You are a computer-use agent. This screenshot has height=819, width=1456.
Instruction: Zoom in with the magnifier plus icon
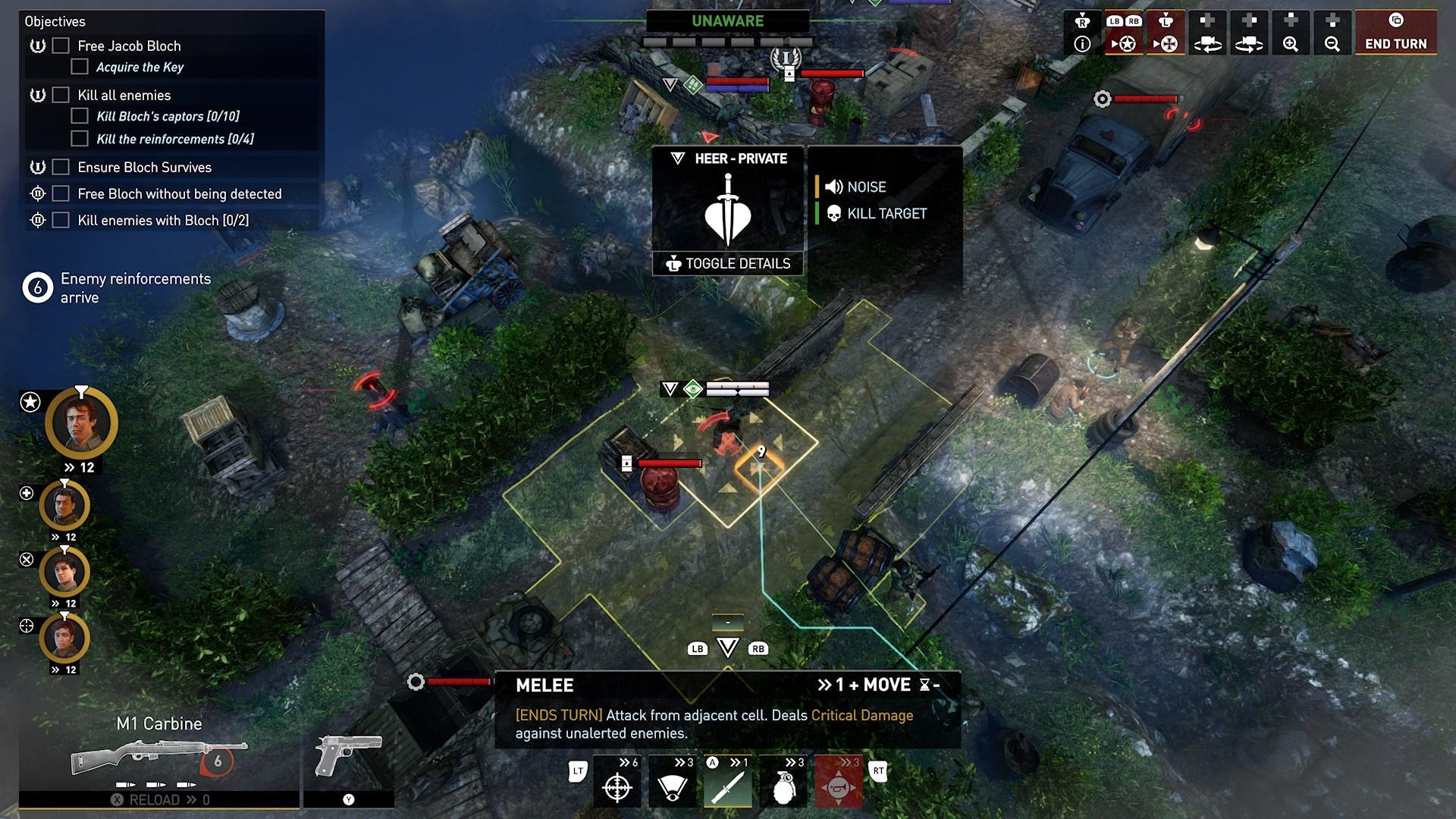pos(1291,43)
